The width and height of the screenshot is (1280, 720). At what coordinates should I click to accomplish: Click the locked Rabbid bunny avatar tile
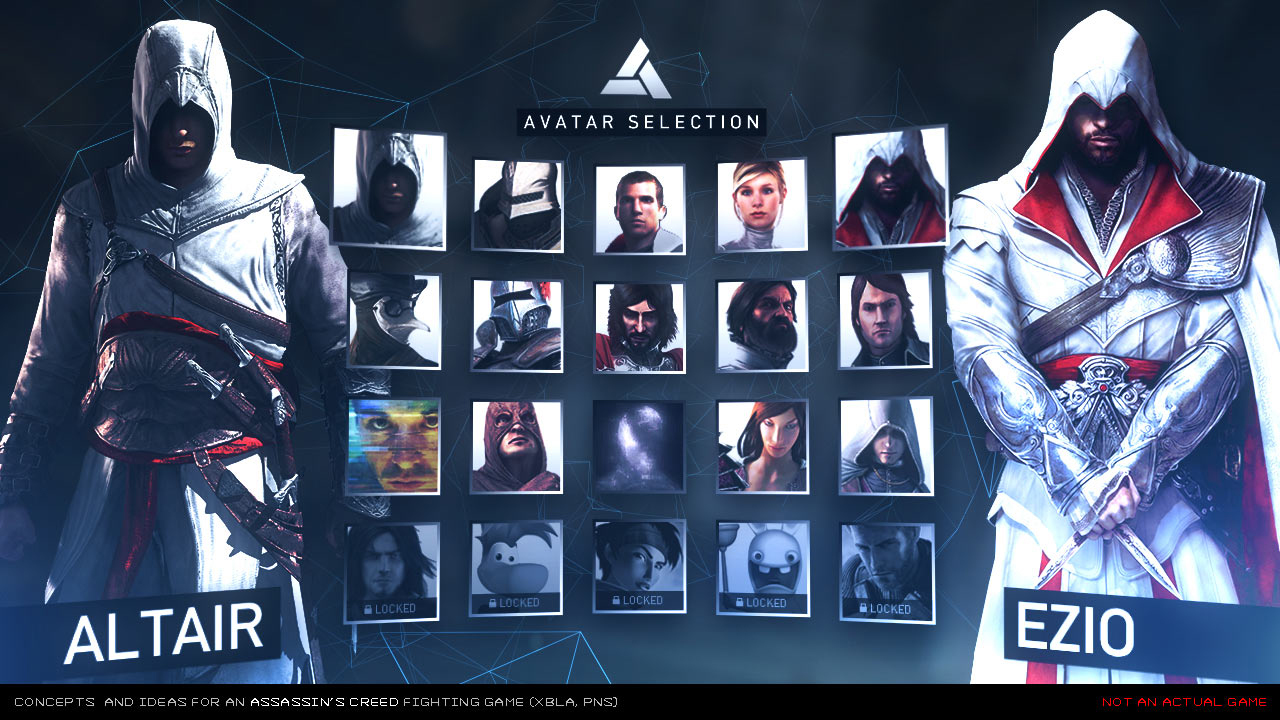pos(763,567)
